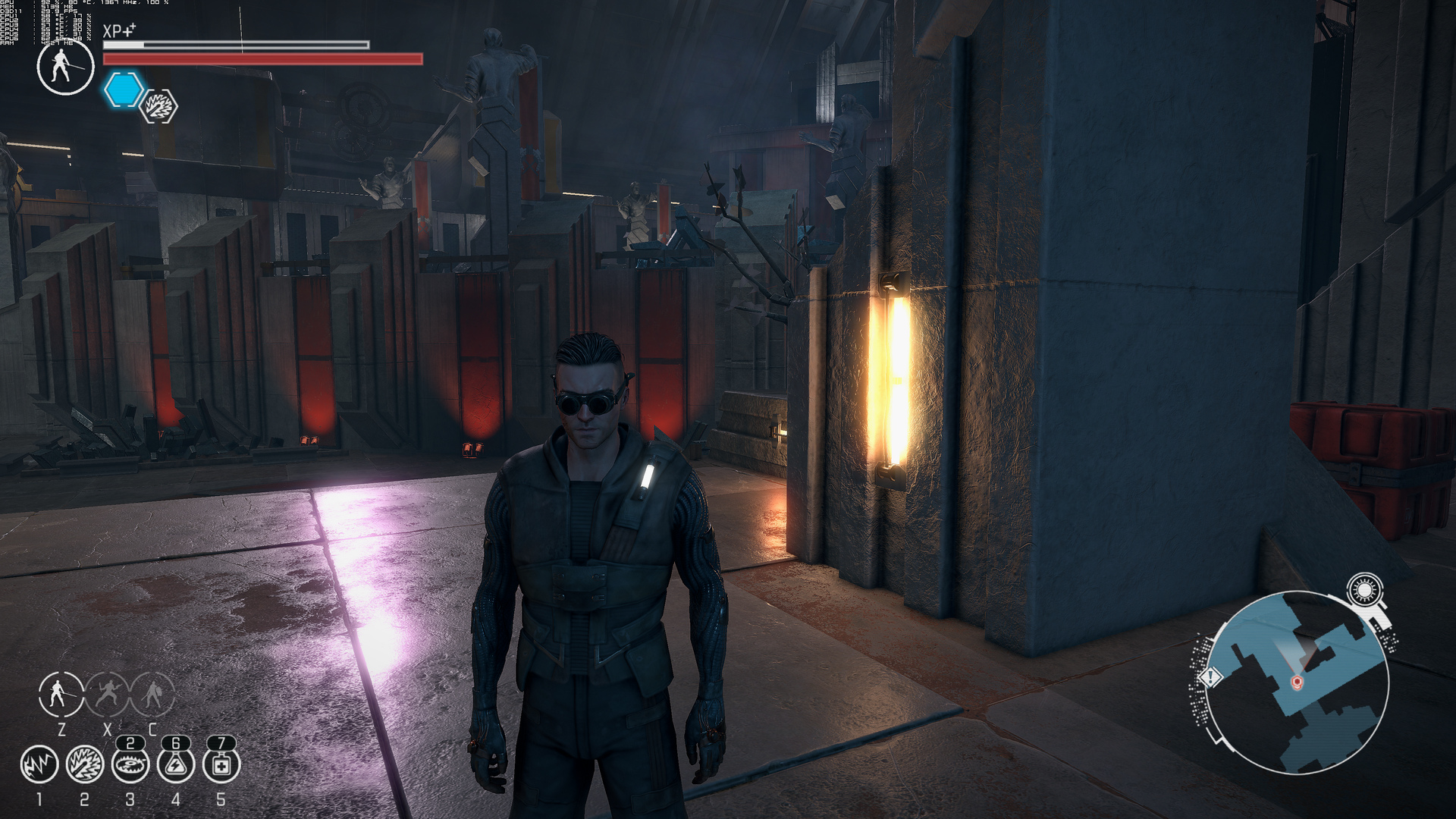The height and width of the screenshot is (819, 1456).
Task: Open the circular minimap
Action: pyautogui.click(x=1297, y=682)
